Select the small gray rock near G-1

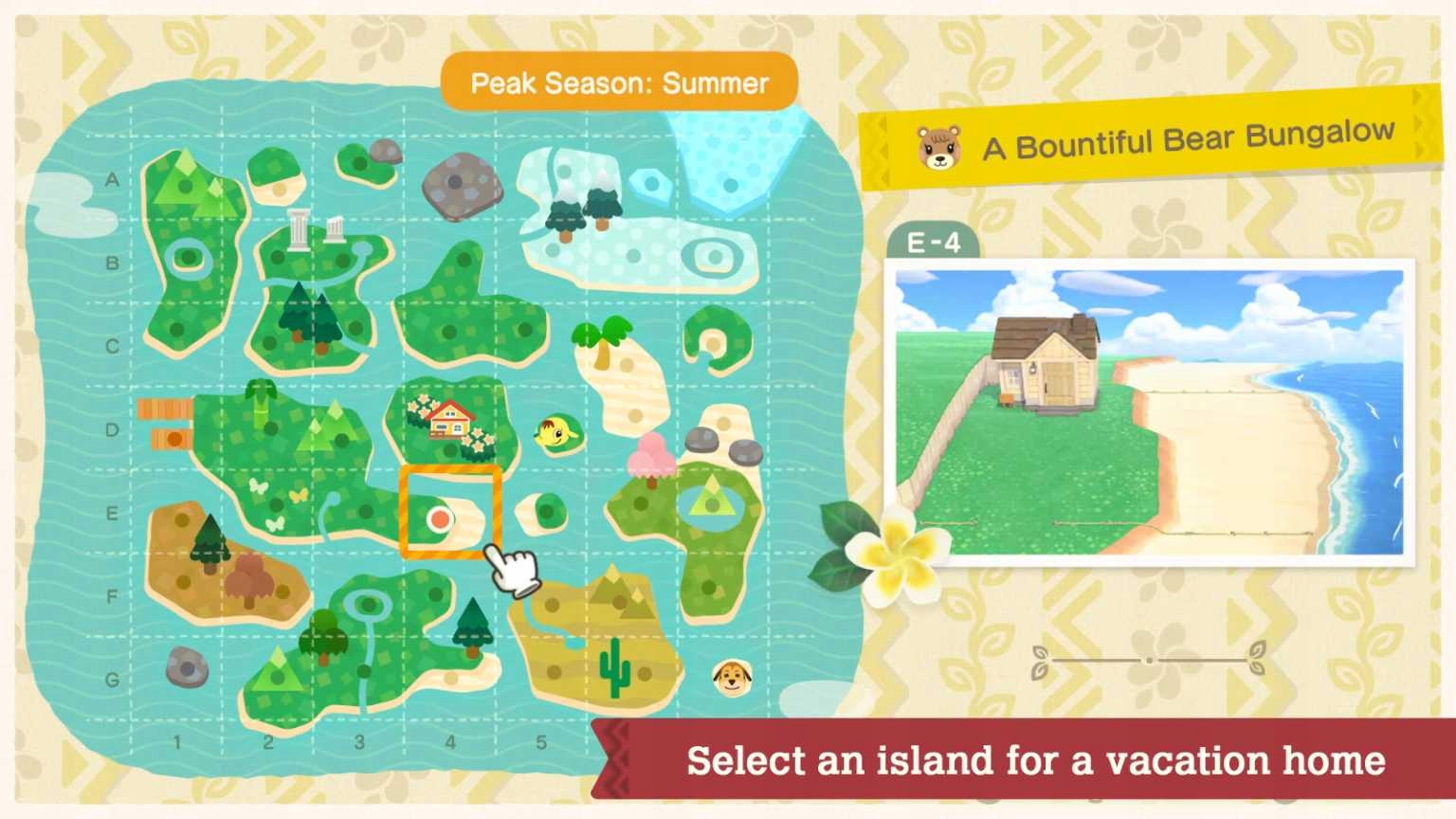coord(187,667)
